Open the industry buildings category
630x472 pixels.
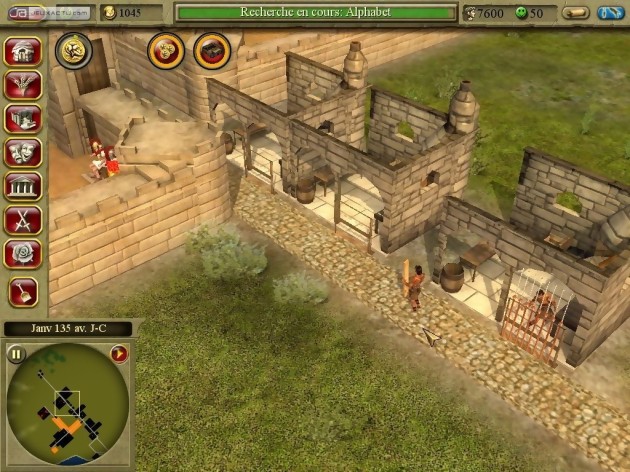pos(23,119)
